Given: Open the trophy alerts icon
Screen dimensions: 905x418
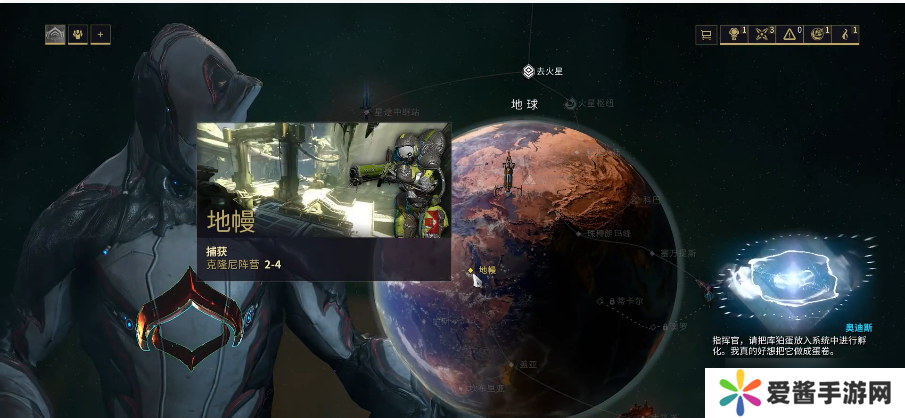Looking at the screenshot, I should pos(734,35).
